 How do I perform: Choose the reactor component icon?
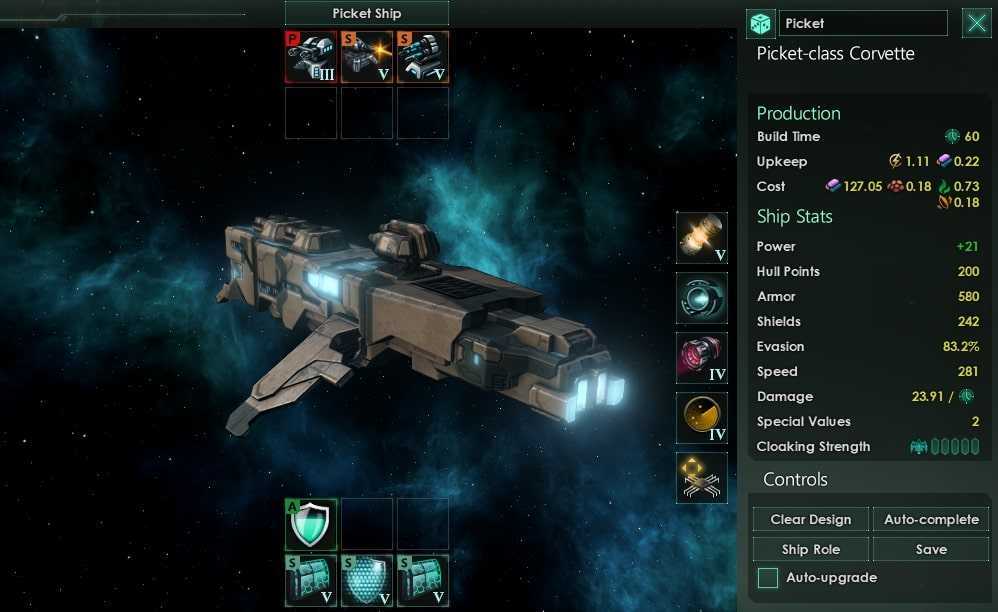pyautogui.click(x=701, y=238)
